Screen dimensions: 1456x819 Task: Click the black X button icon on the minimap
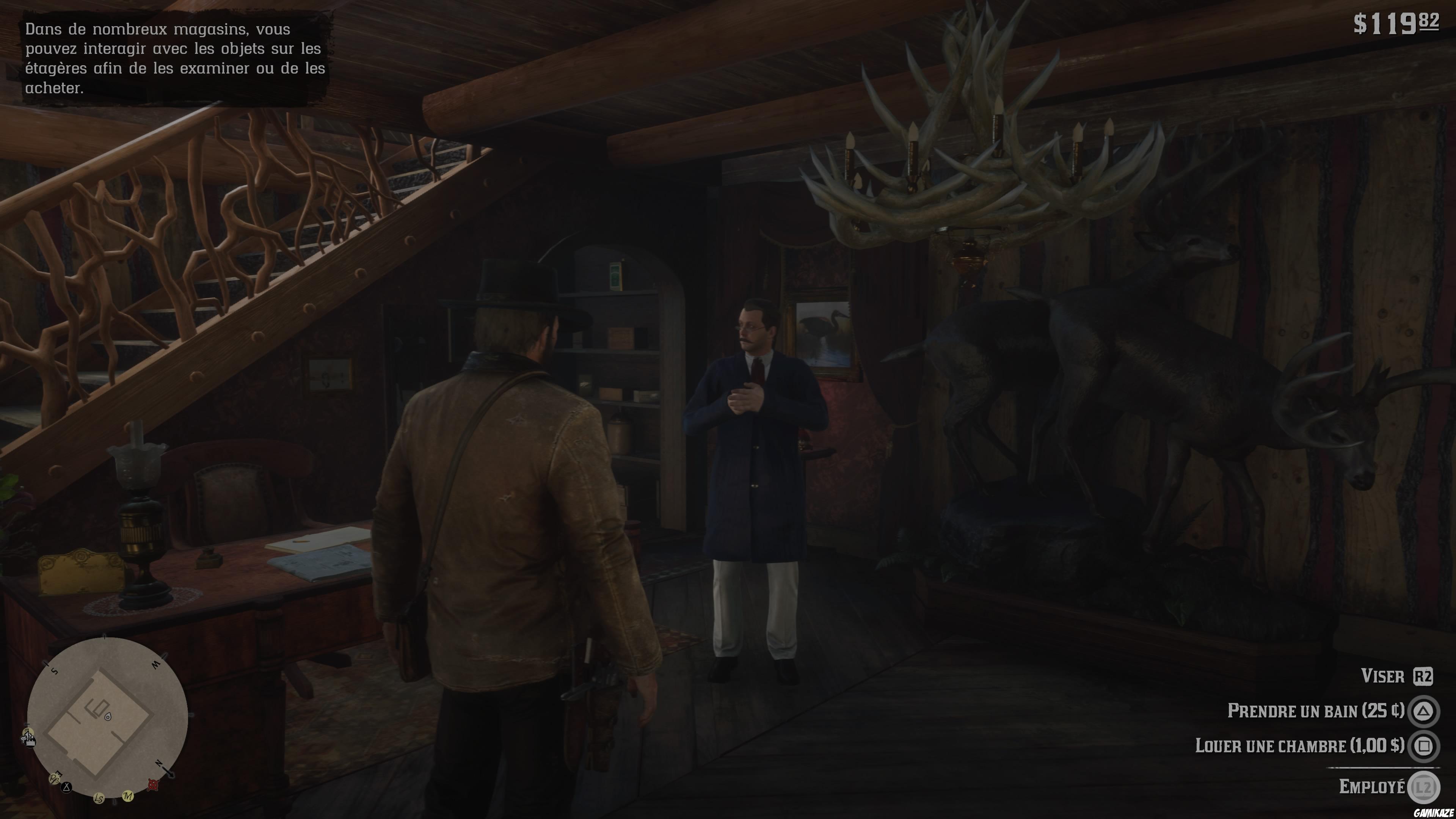point(66,787)
